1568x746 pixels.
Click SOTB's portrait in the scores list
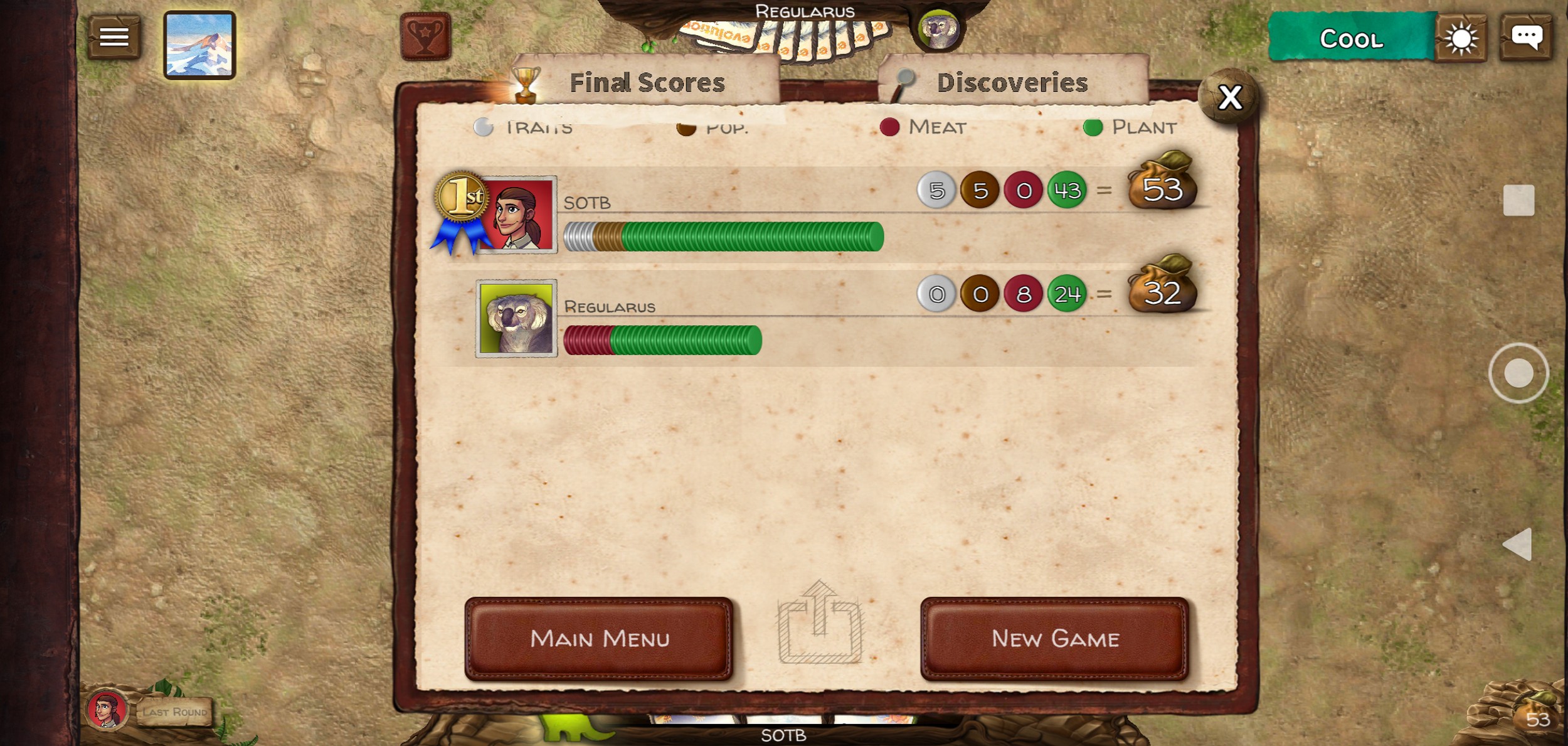(x=516, y=215)
